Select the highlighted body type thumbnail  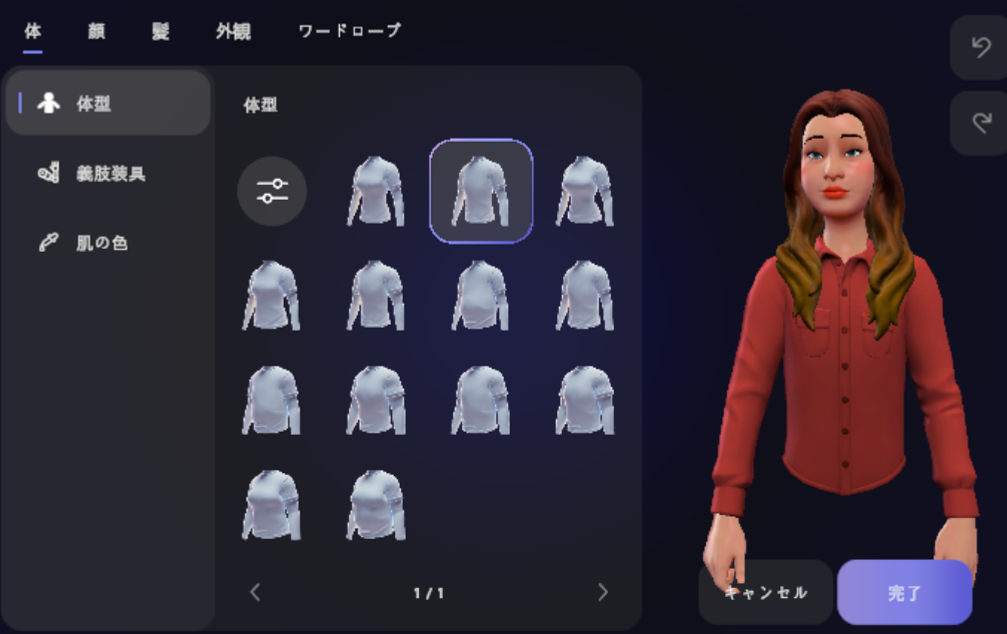pos(481,191)
